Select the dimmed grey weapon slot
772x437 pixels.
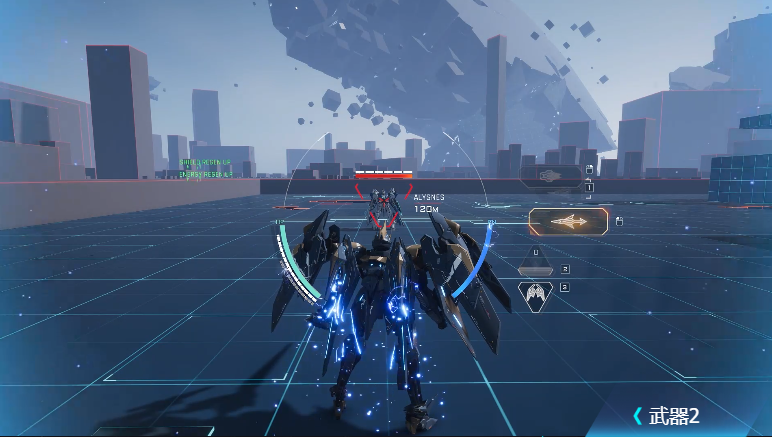(x=550, y=176)
